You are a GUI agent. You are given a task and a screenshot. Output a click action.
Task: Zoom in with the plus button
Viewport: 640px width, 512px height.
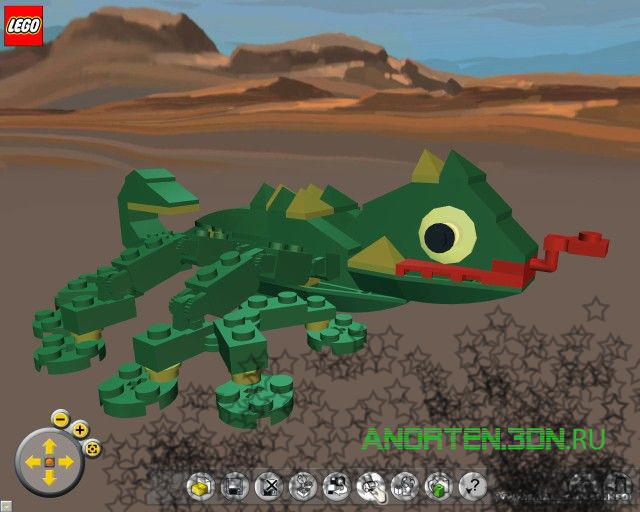click(x=80, y=430)
